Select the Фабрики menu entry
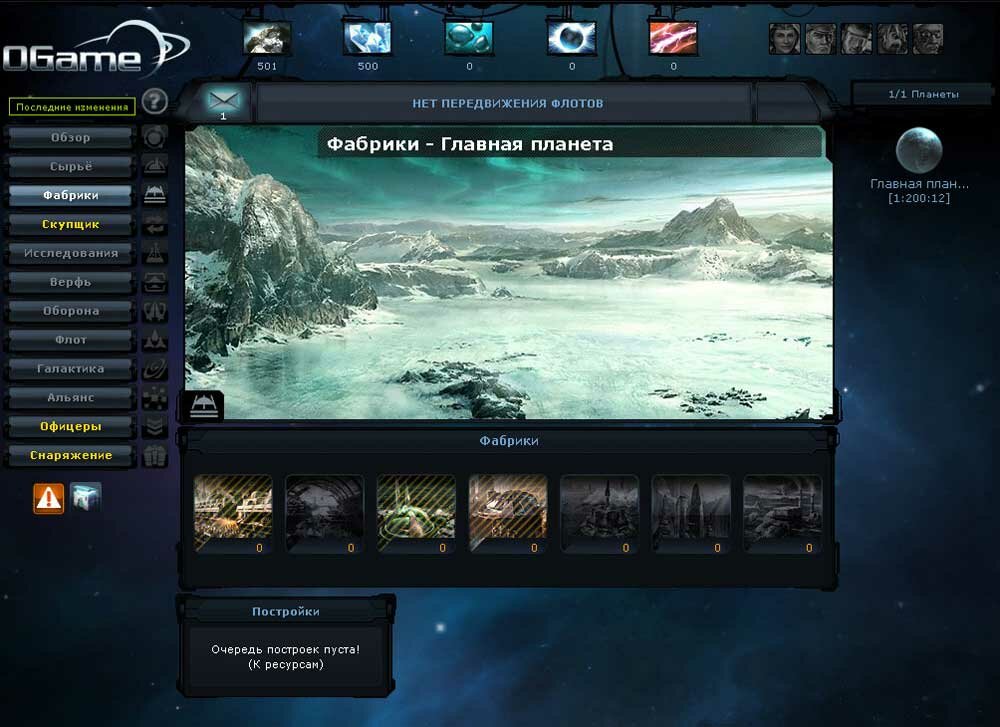 coord(70,195)
